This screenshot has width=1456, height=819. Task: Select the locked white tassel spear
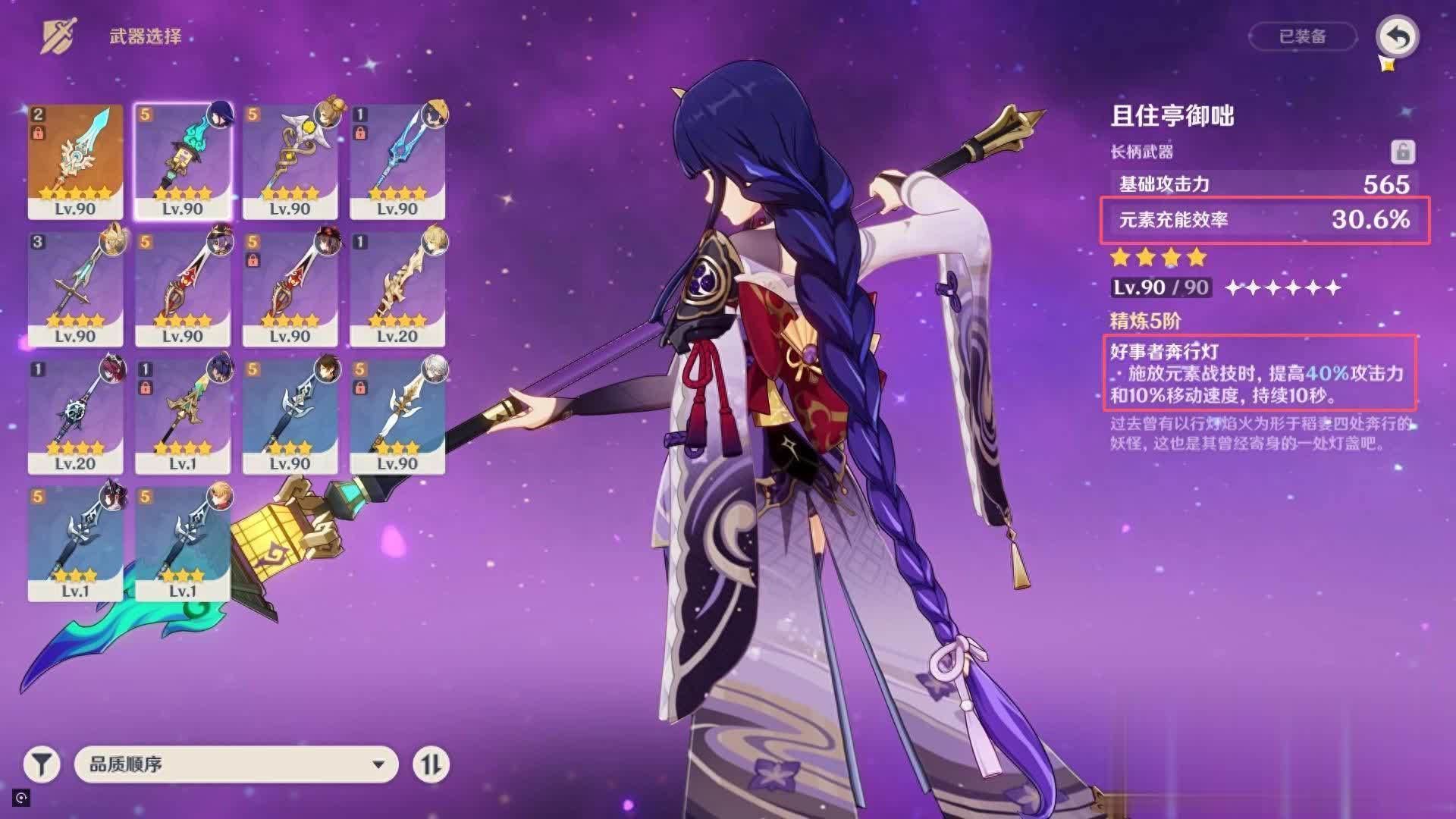(397, 416)
